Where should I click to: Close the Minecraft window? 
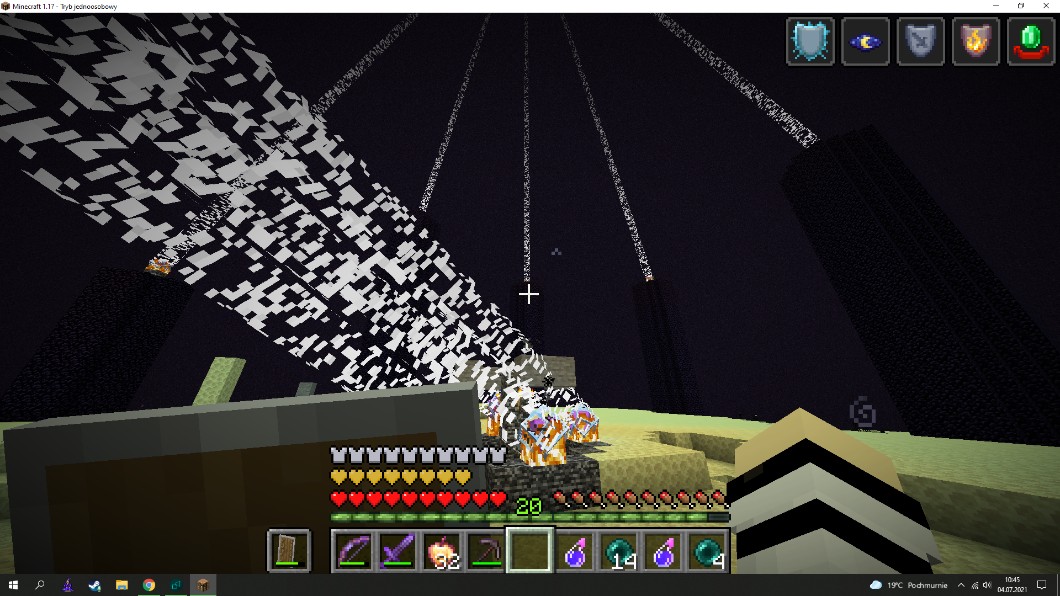point(1045,6)
